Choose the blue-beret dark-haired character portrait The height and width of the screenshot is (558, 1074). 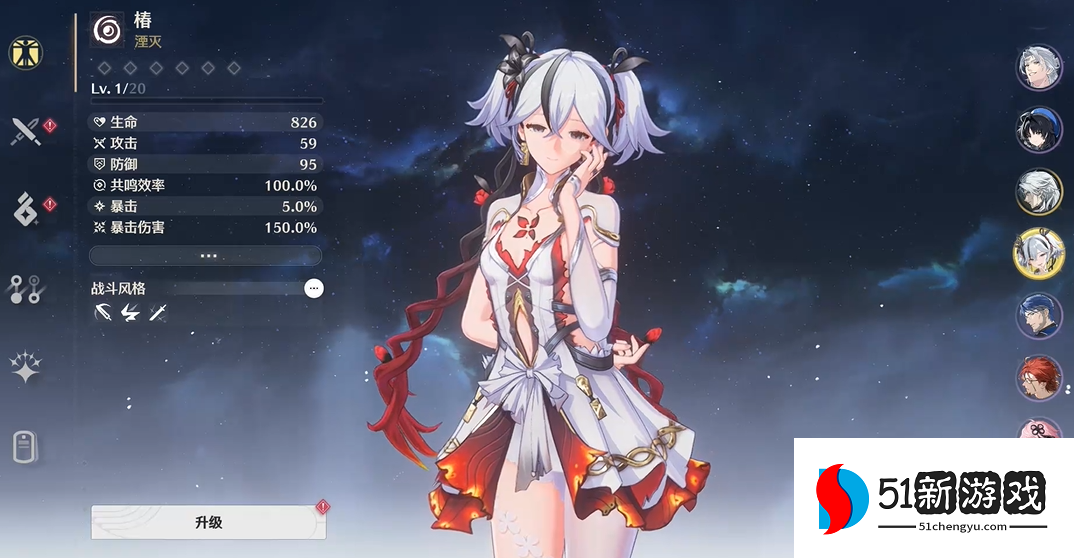point(1038,130)
